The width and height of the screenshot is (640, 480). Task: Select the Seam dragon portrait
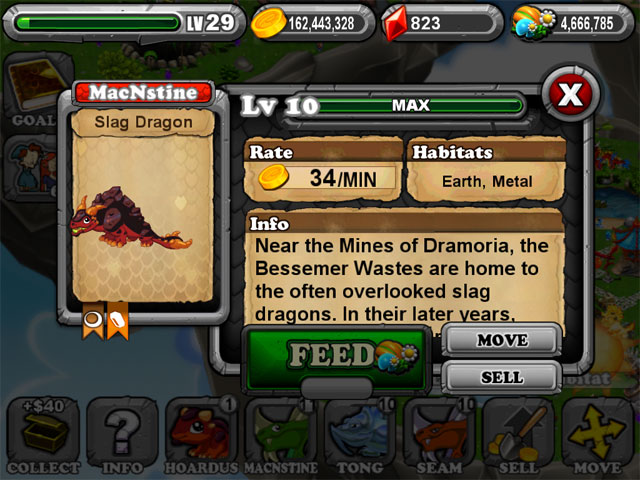[x=439, y=435]
